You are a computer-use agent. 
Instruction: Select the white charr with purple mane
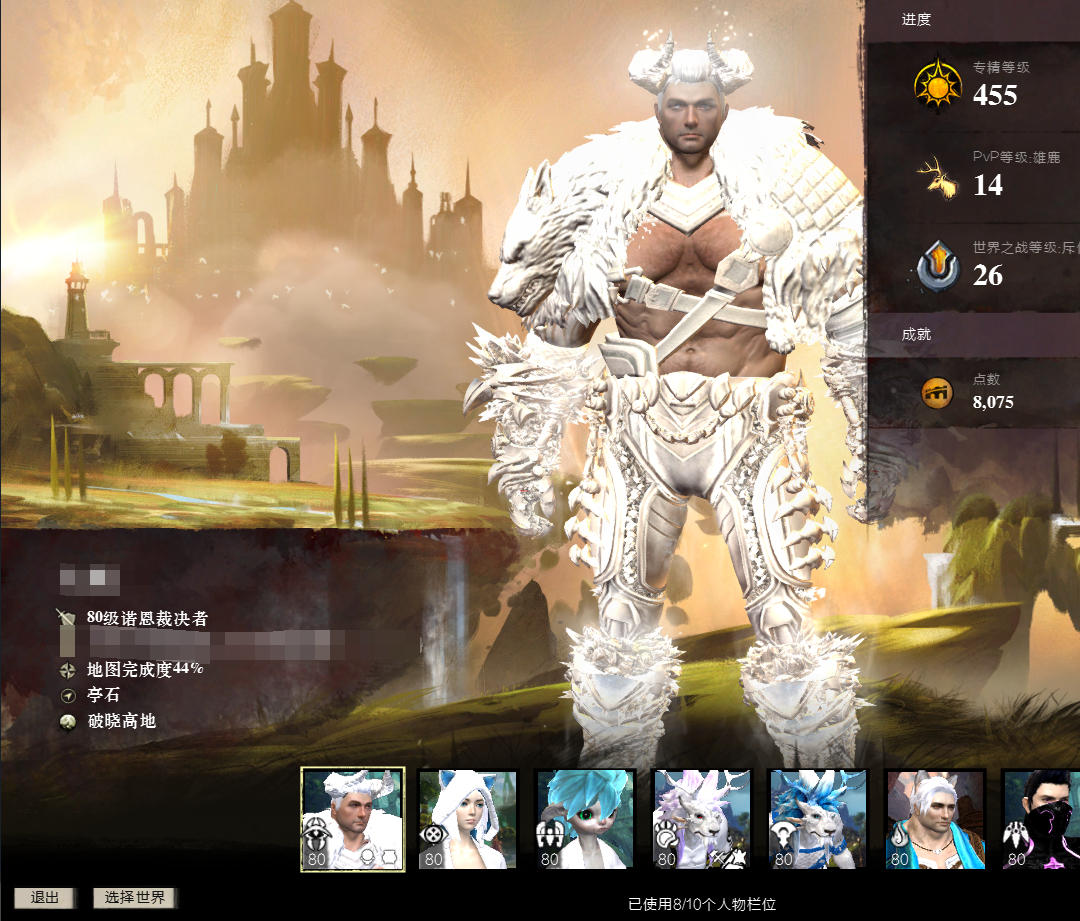pos(701,819)
